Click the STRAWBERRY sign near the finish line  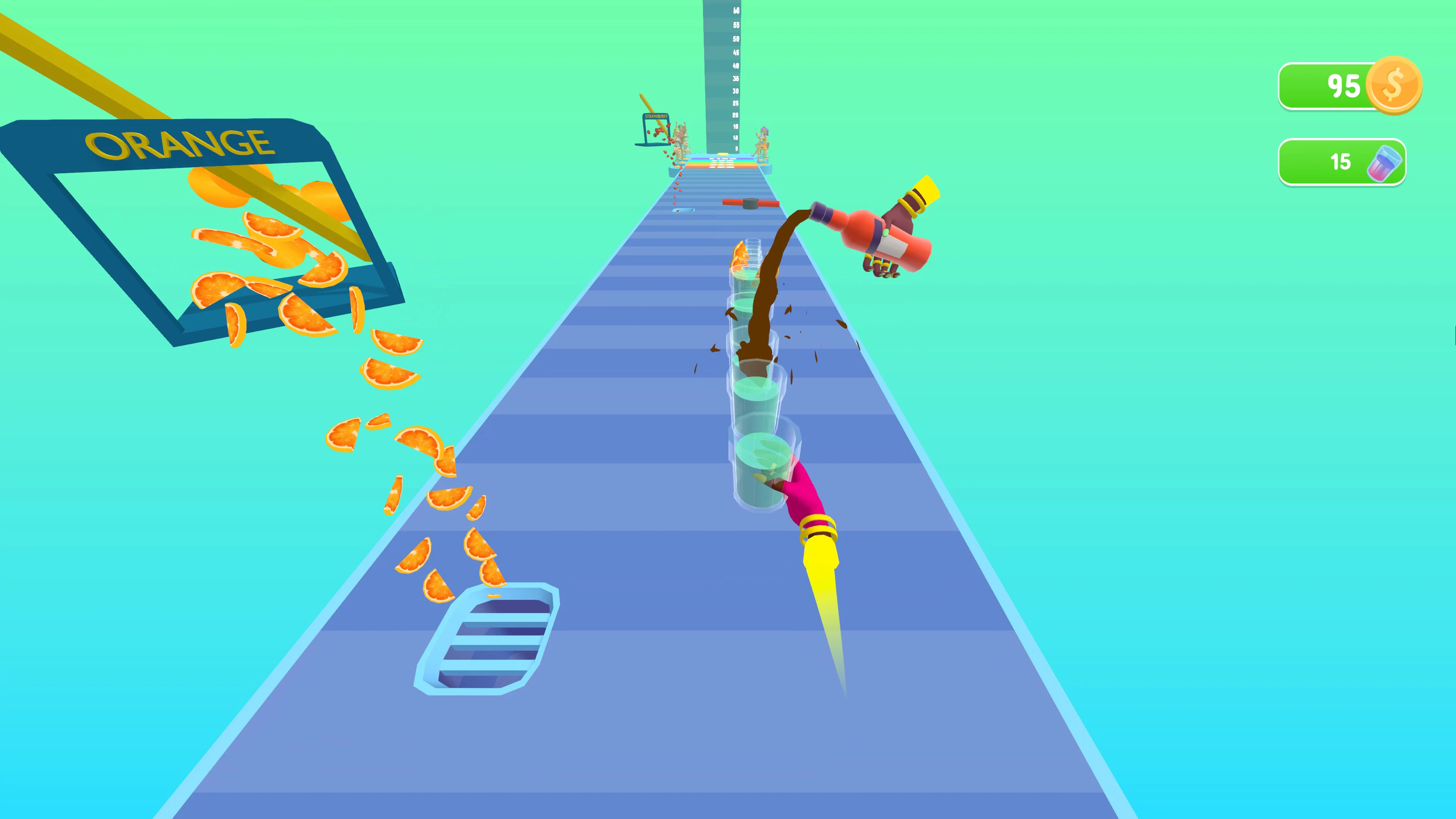pos(657,116)
